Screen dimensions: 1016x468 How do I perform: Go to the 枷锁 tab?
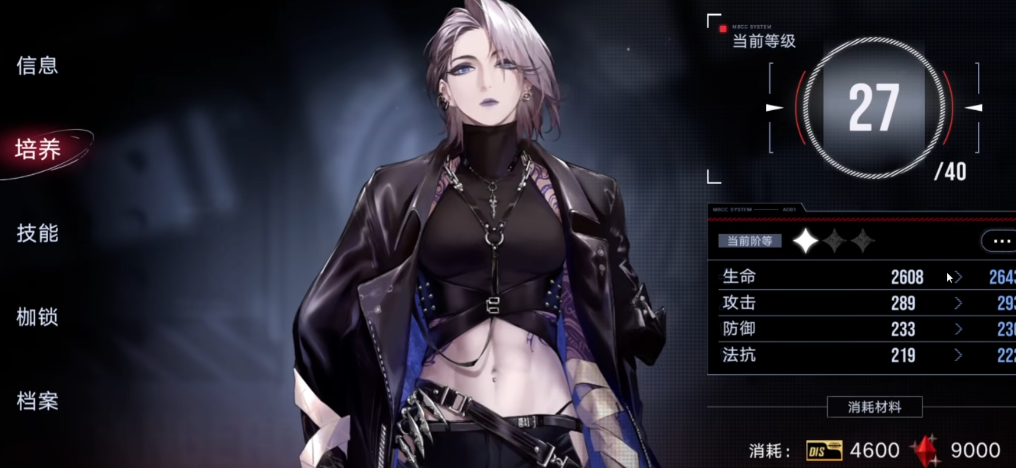(37, 318)
